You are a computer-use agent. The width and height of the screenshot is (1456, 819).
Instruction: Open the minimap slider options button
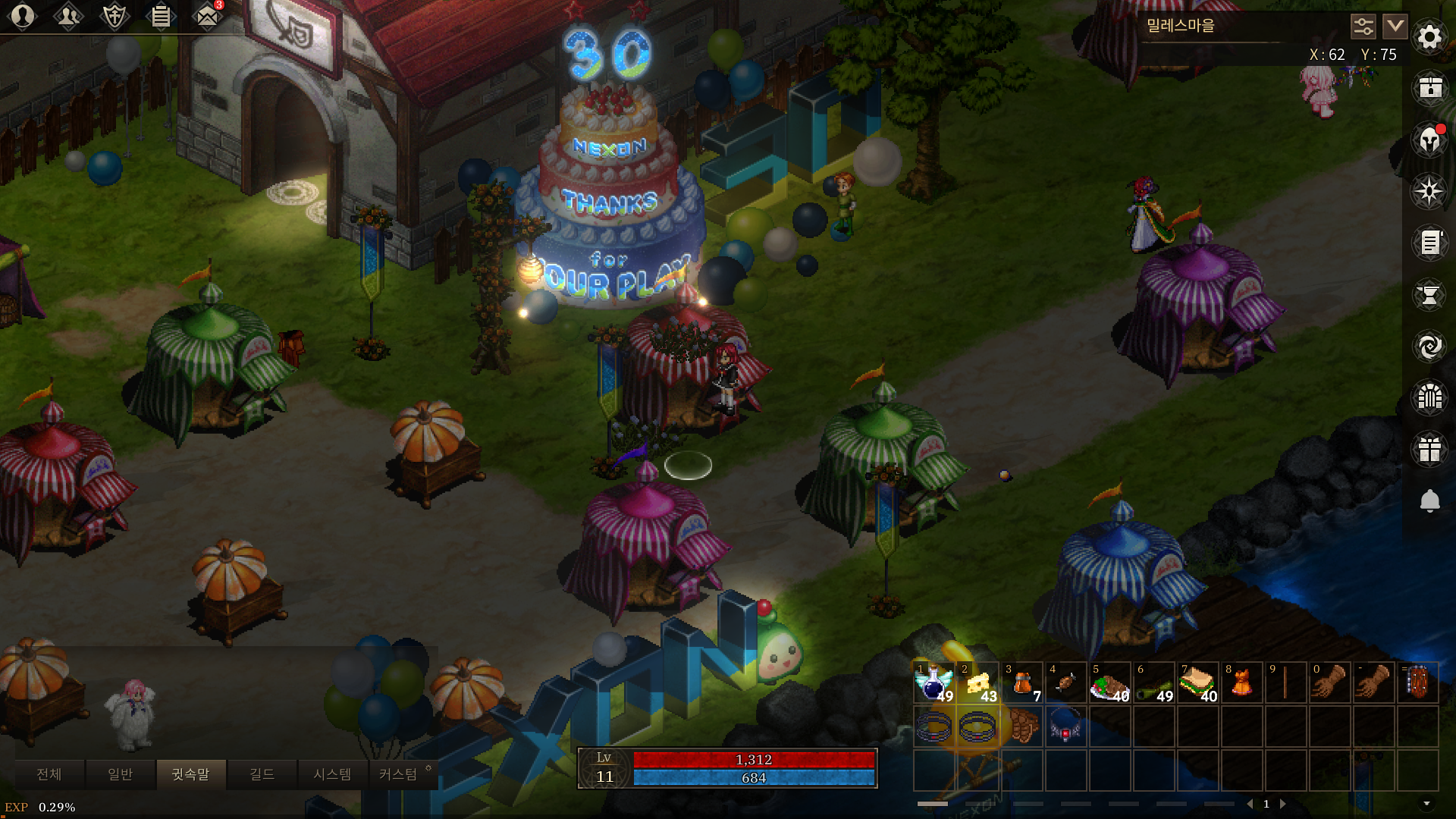coord(1363,27)
